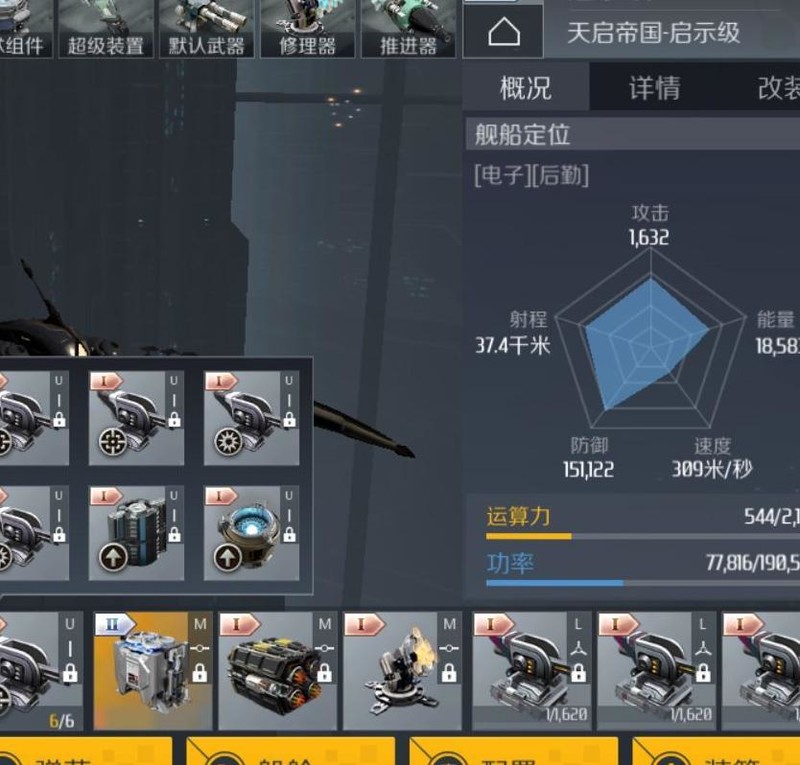Show the 修理器 module category
The image size is (800, 765).
(x=307, y=28)
